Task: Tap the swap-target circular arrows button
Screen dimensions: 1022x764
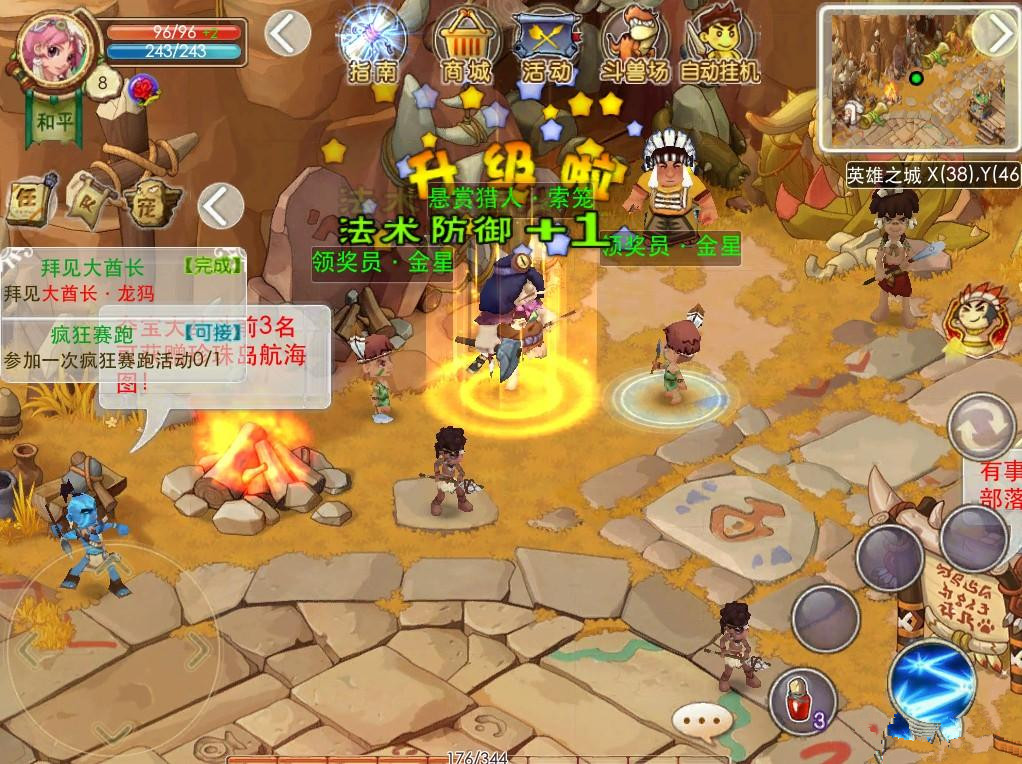Action: point(982,426)
